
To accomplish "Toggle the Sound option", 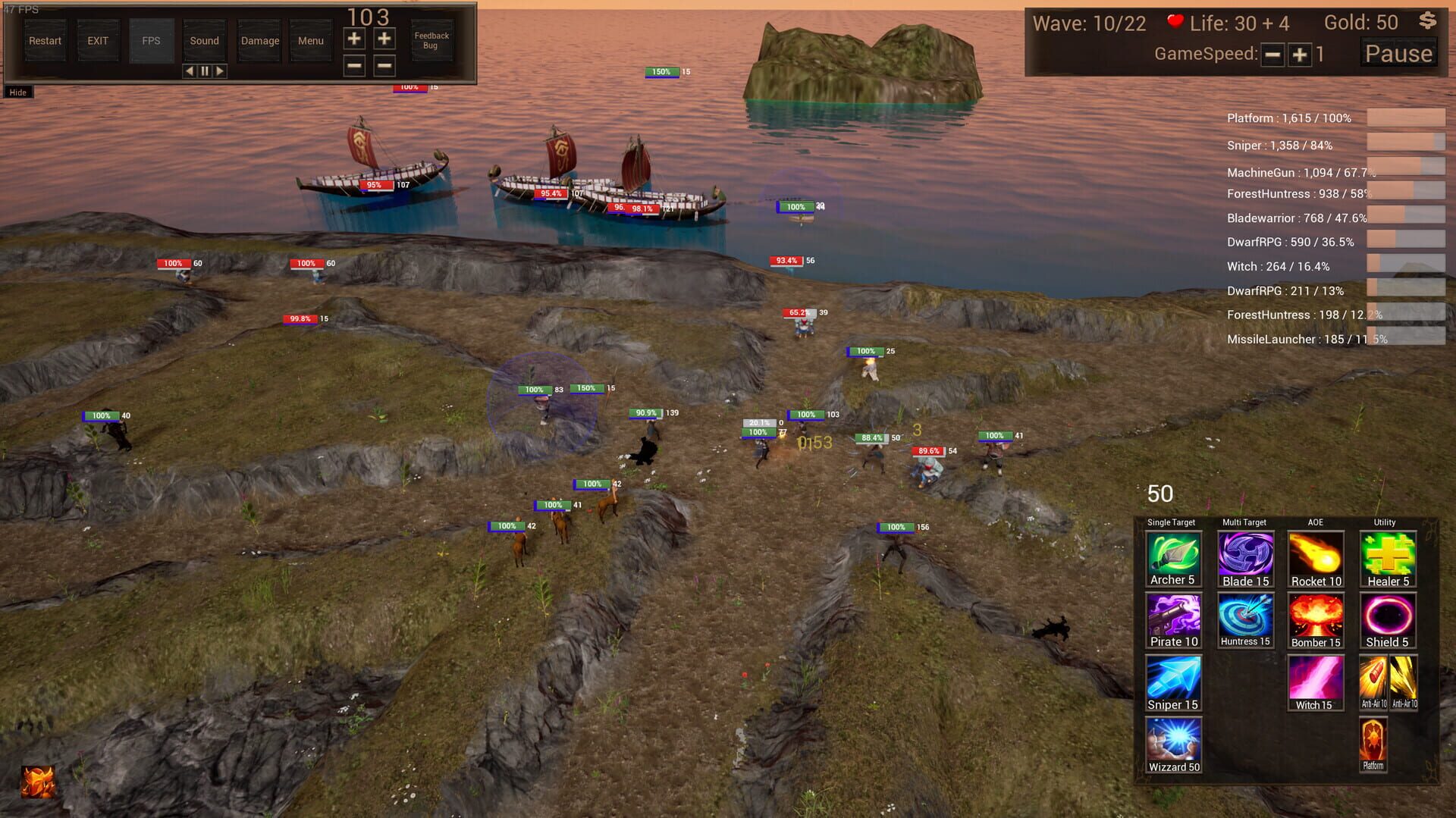I will pos(204,41).
